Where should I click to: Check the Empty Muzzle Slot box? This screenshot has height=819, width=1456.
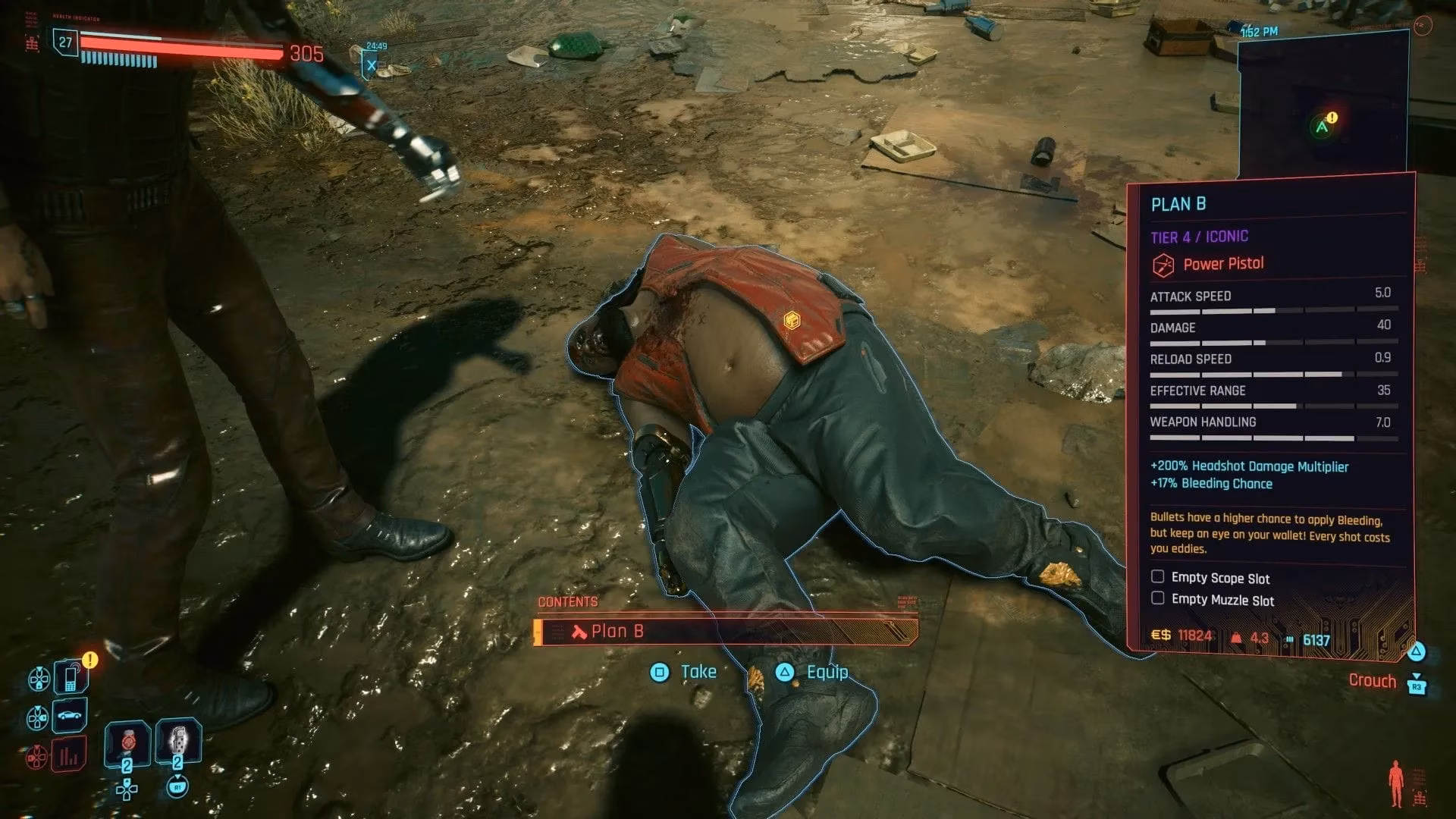[1157, 598]
